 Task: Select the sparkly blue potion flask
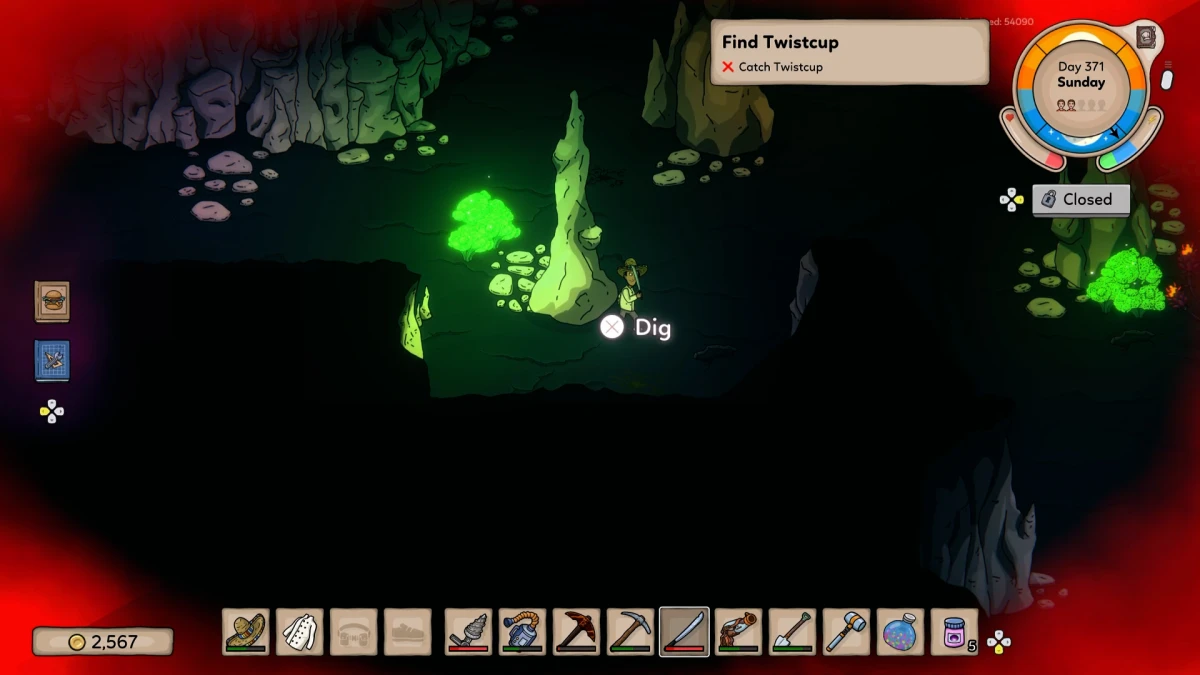[901, 632]
